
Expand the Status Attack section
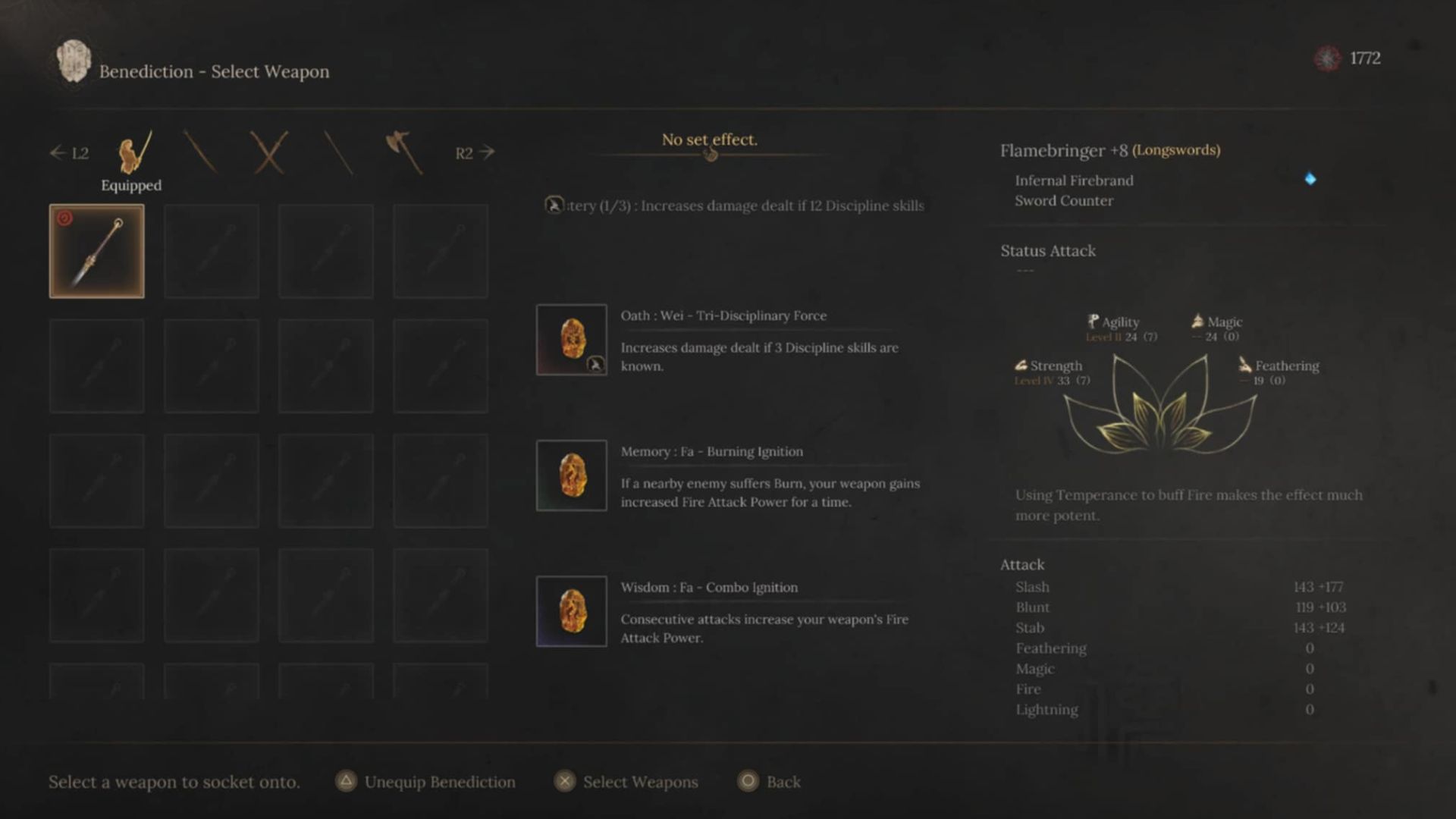[1047, 251]
